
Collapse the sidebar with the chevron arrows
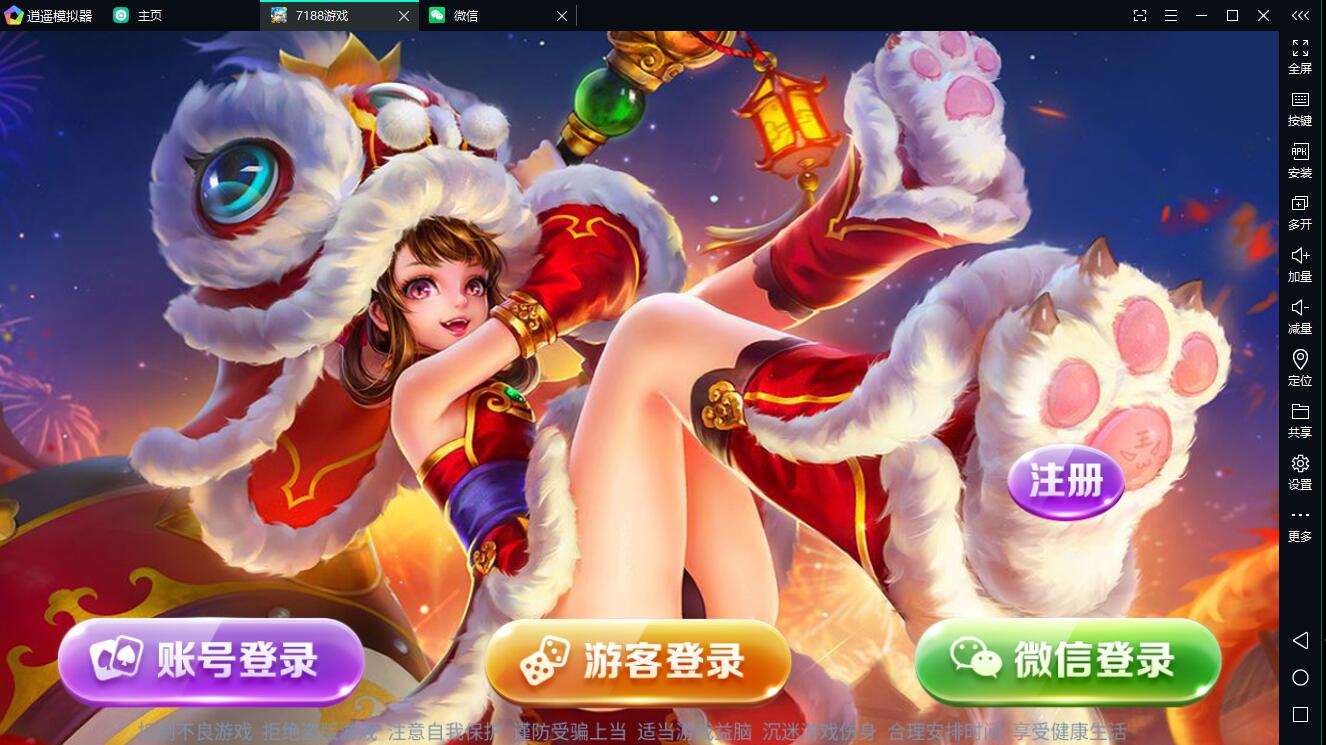1300,15
